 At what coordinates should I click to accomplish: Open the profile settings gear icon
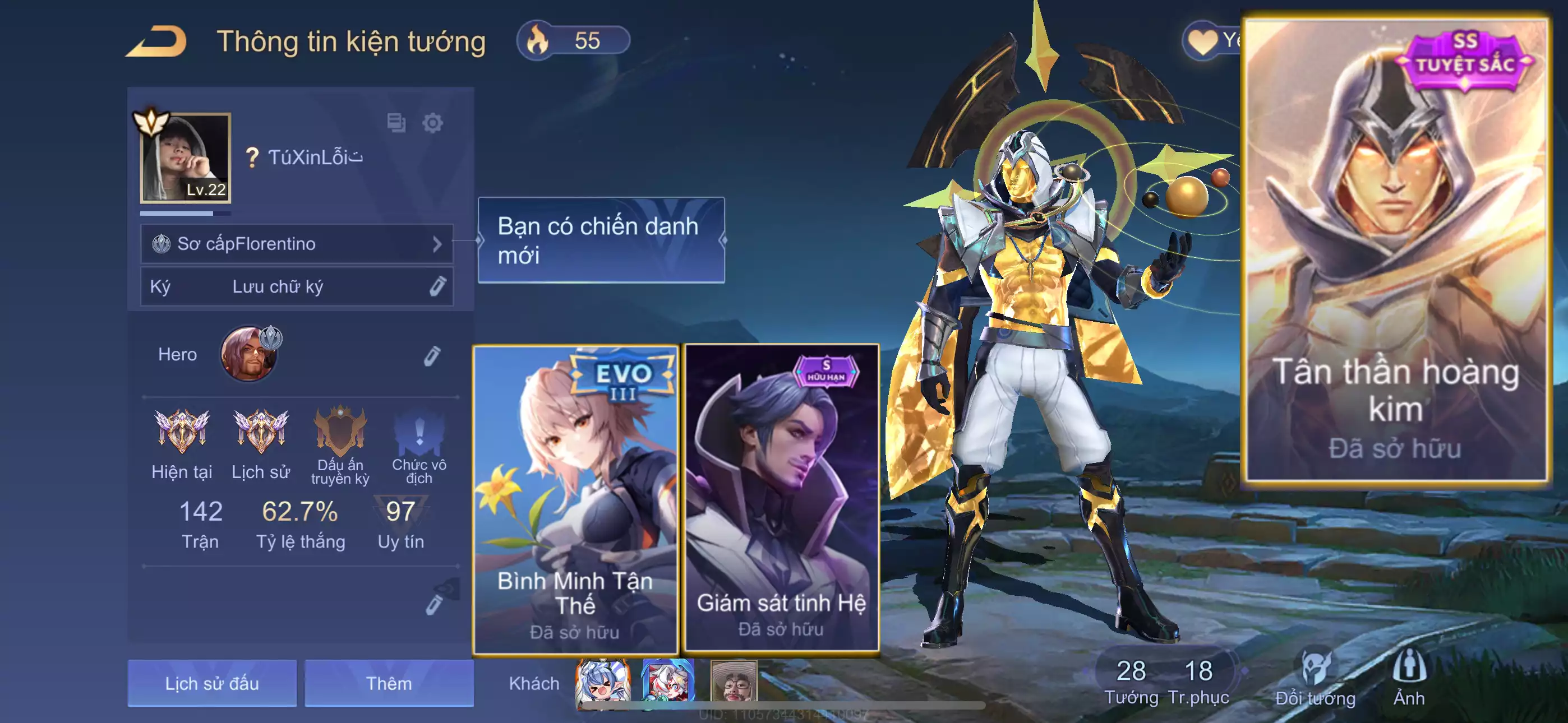(432, 123)
